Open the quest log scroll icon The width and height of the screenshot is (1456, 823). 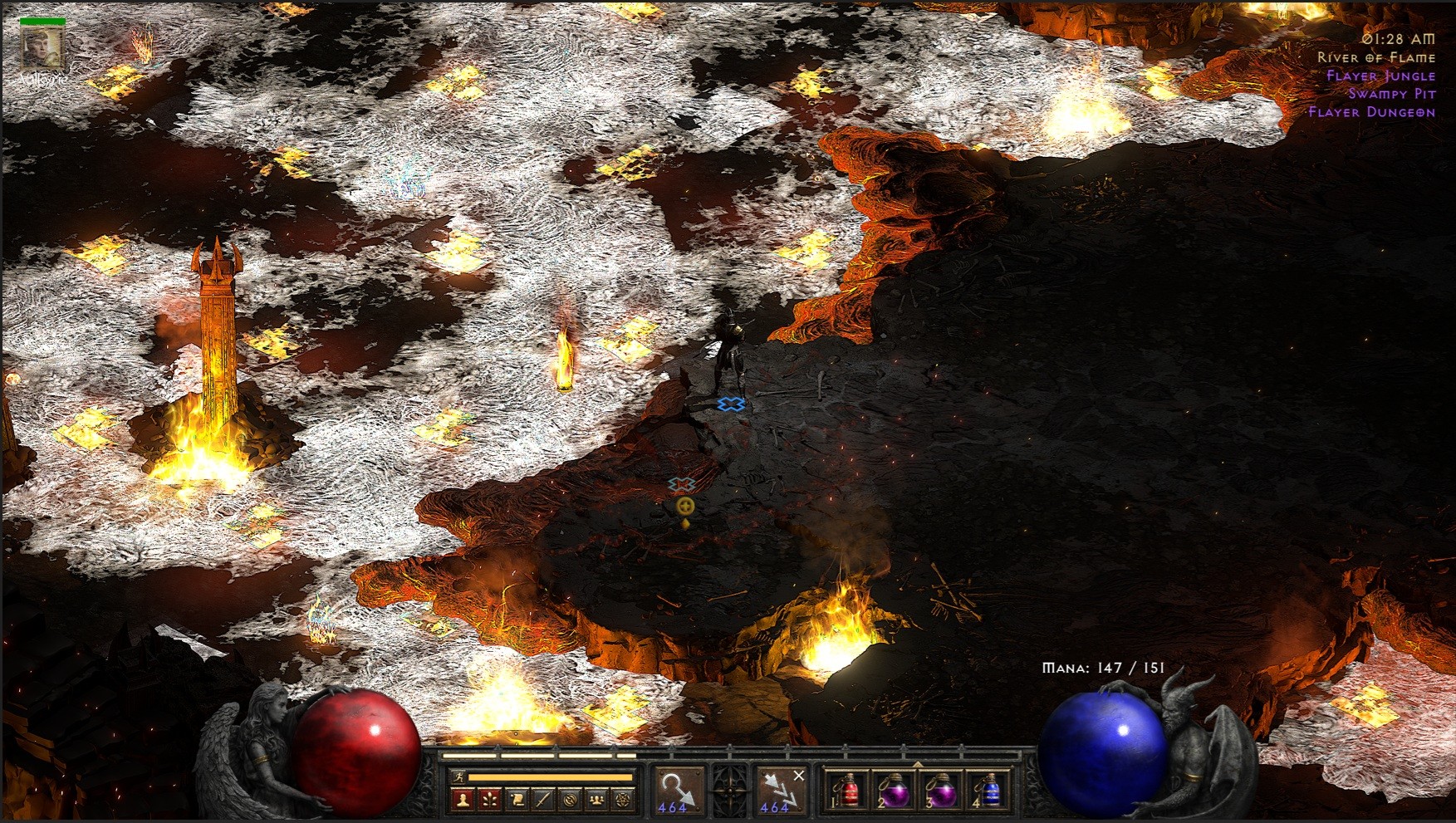click(517, 800)
